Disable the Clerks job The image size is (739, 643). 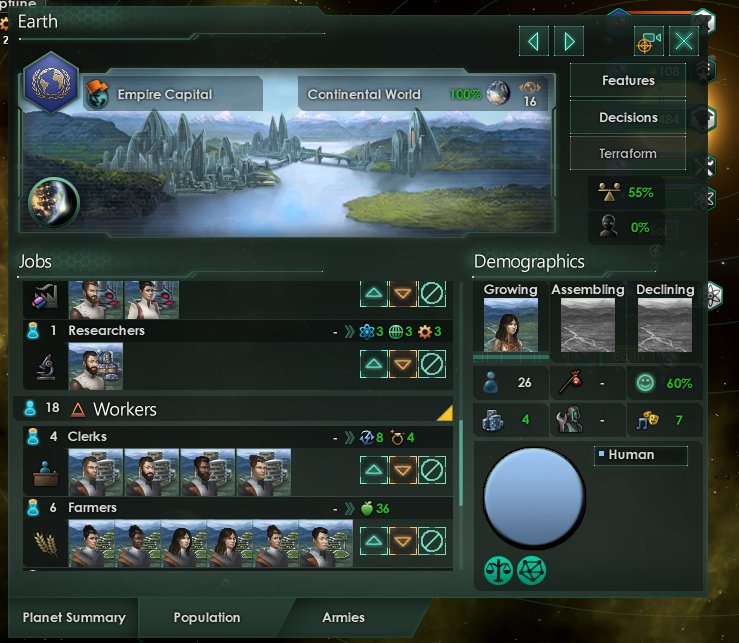(432, 470)
